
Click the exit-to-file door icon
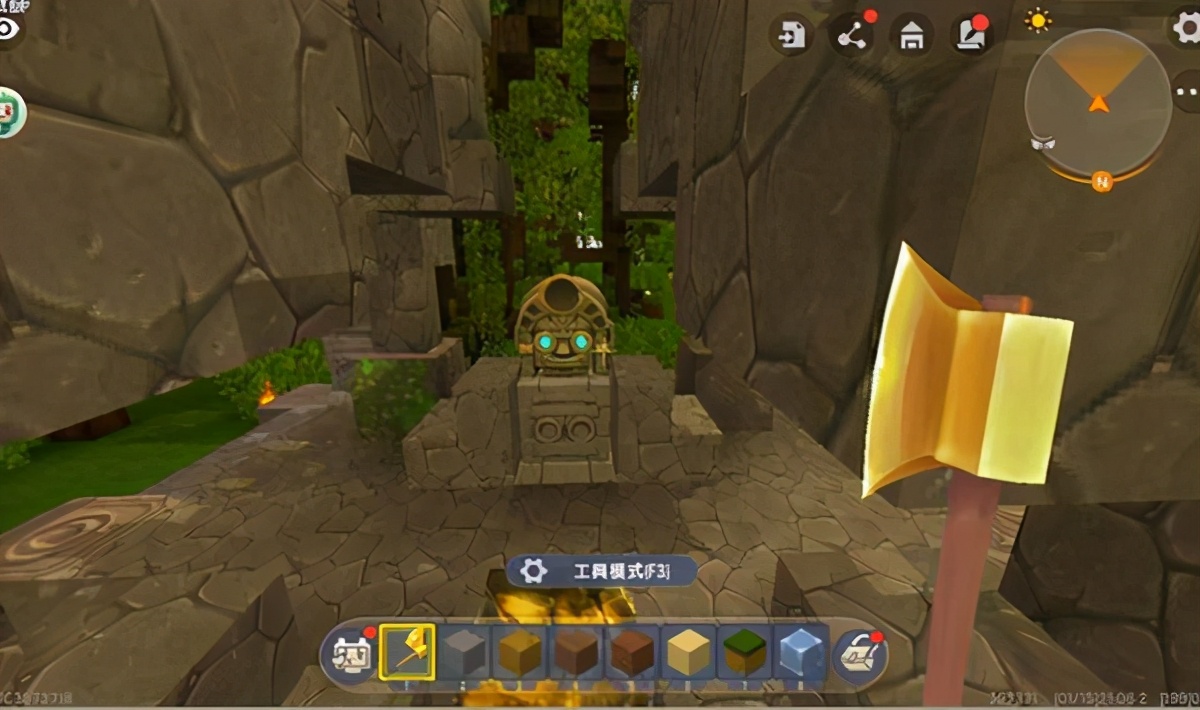click(x=792, y=37)
